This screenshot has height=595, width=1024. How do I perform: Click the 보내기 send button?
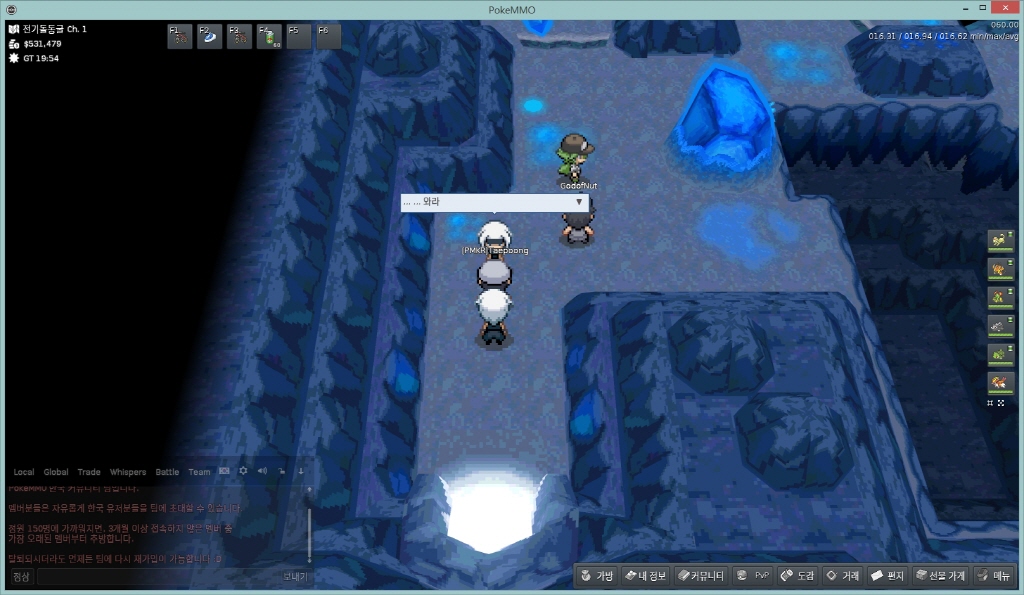pyautogui.click(x=295, y=577)
